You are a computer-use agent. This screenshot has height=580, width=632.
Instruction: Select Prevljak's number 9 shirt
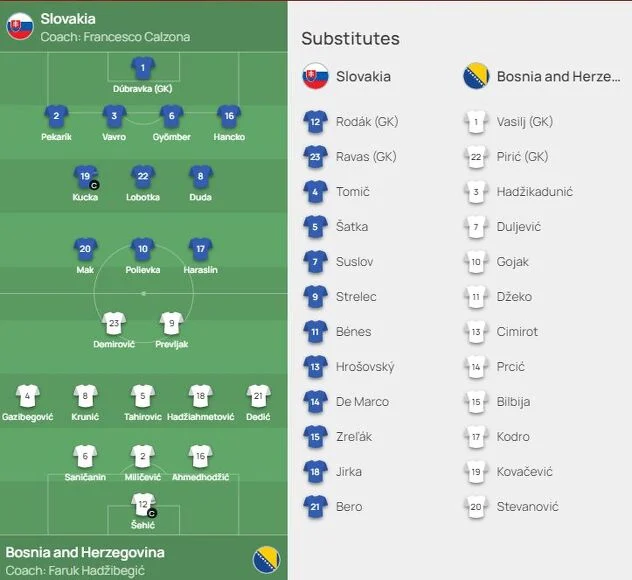point(171,323)
